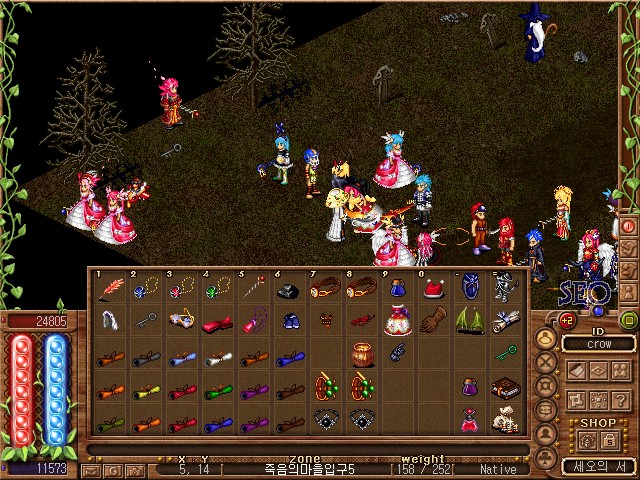
Task: Pick the red Santa hat item
Action: pos(433,289)
